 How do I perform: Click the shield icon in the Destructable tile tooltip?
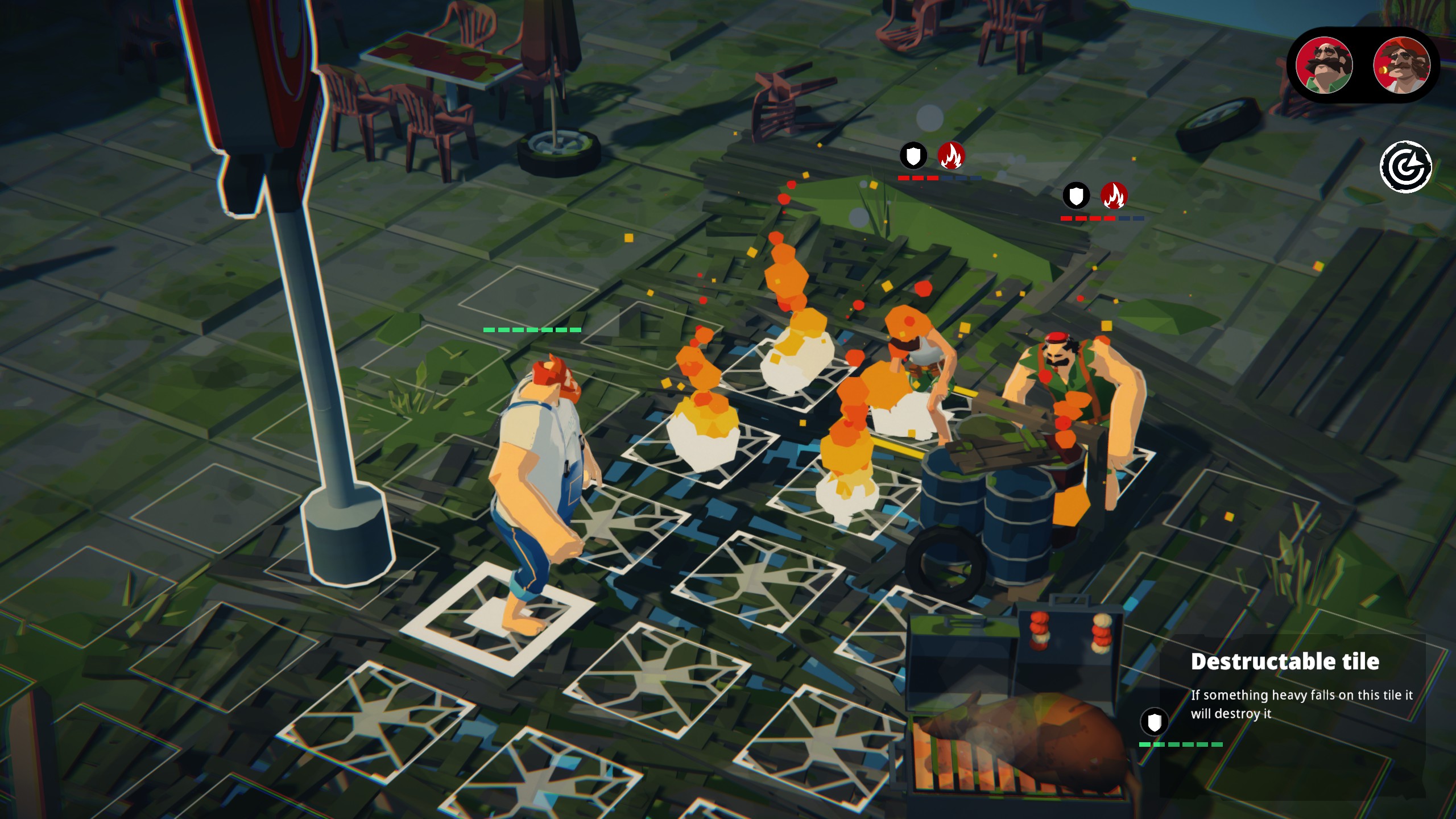click(1154, 722)
